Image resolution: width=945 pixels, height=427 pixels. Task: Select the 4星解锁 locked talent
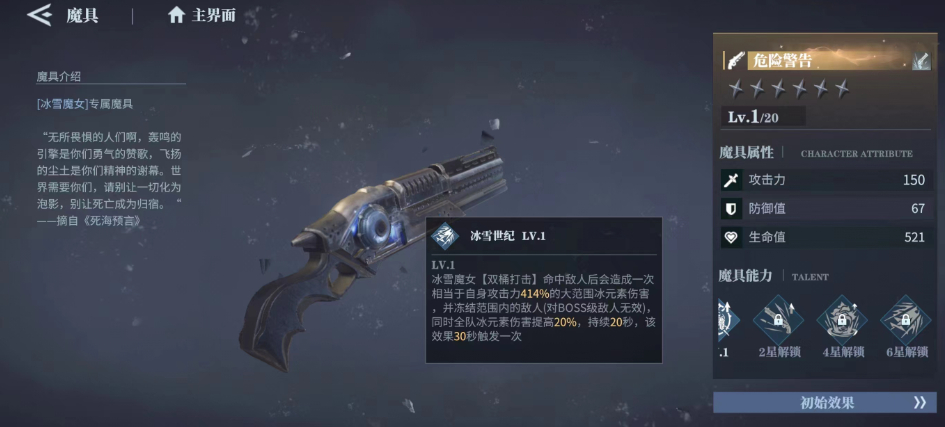click(x=842, y=320)
